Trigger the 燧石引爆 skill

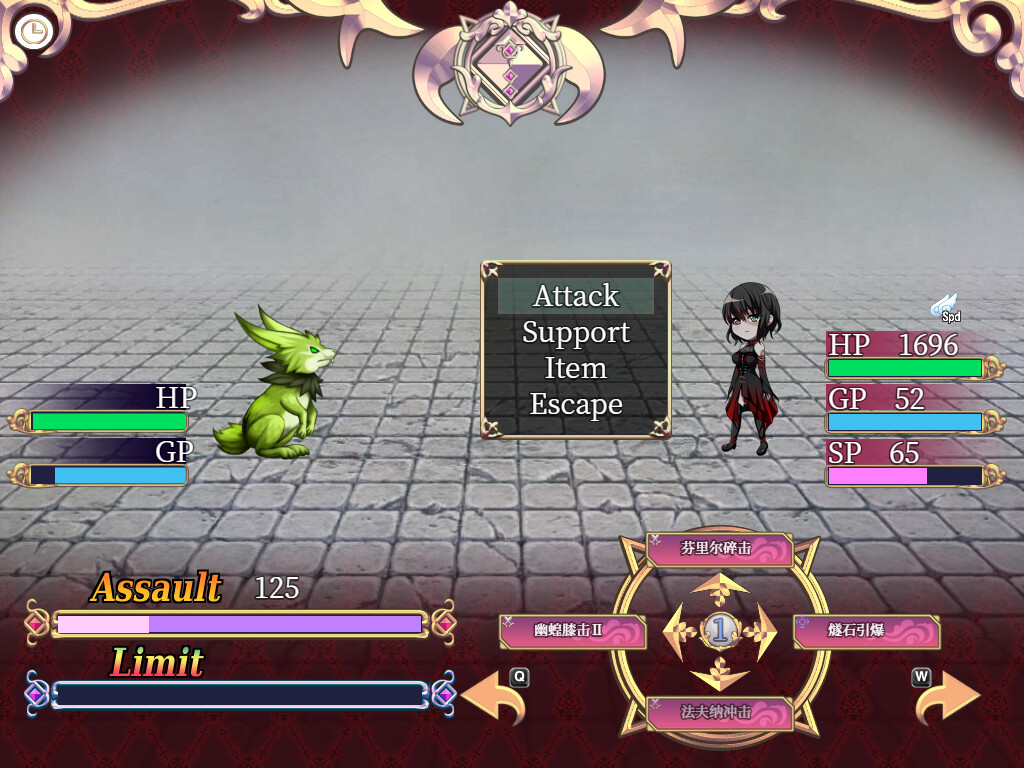point(866,631)
